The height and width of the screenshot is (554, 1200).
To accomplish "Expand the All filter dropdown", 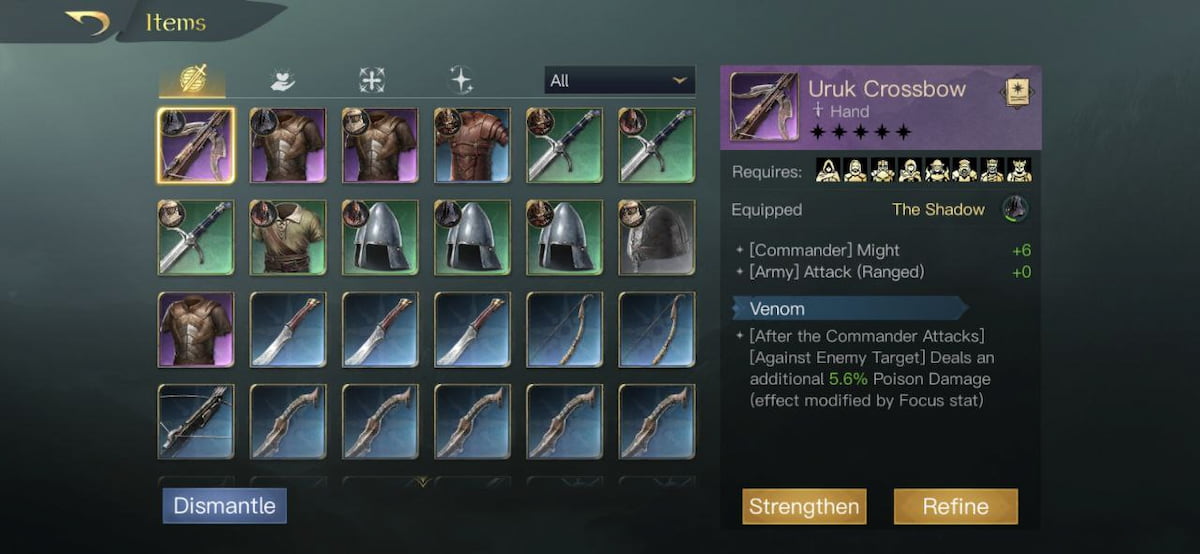I will (619, 80).
